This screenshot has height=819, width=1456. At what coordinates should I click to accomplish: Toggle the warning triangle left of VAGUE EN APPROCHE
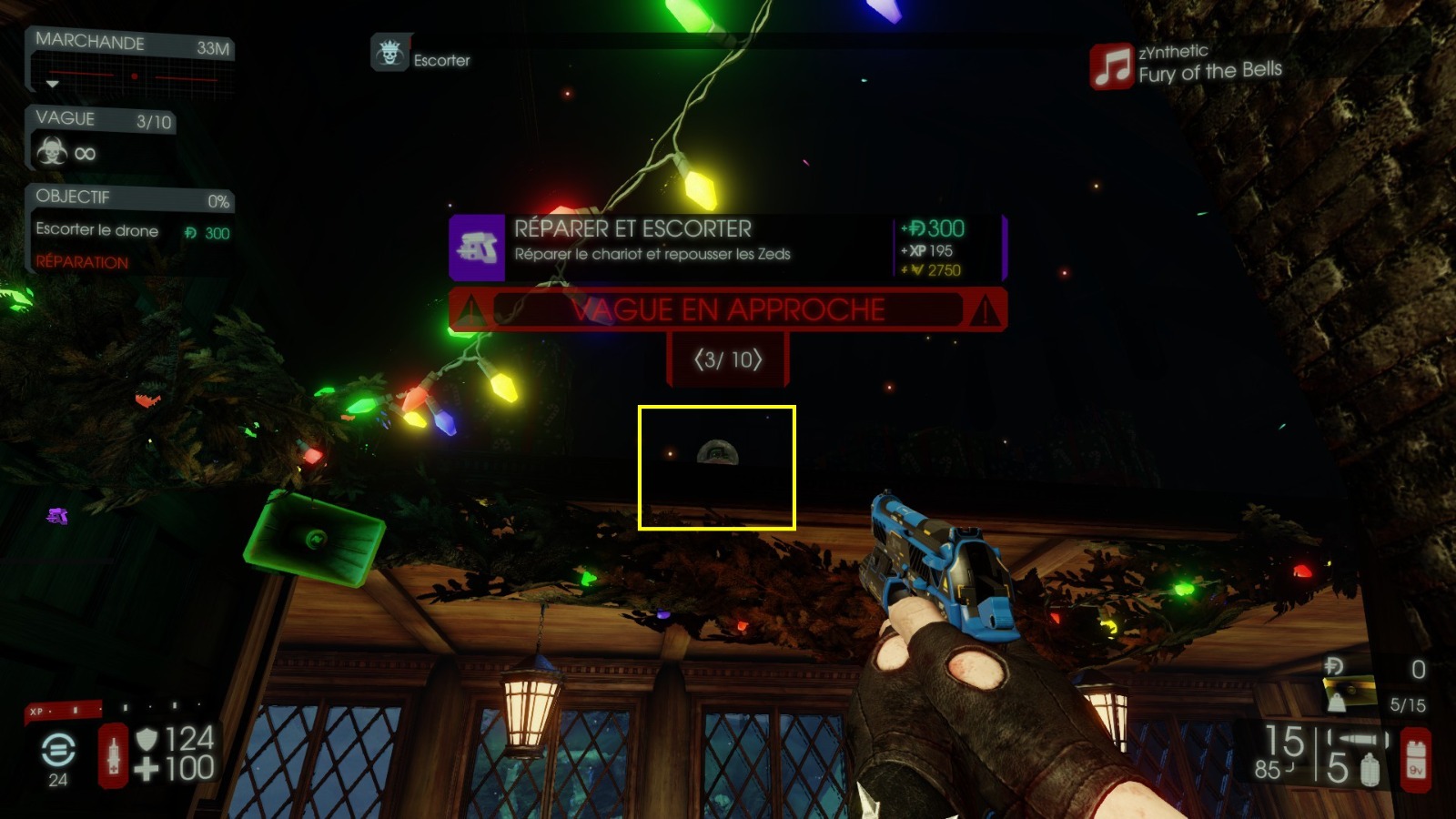point(471,310)
